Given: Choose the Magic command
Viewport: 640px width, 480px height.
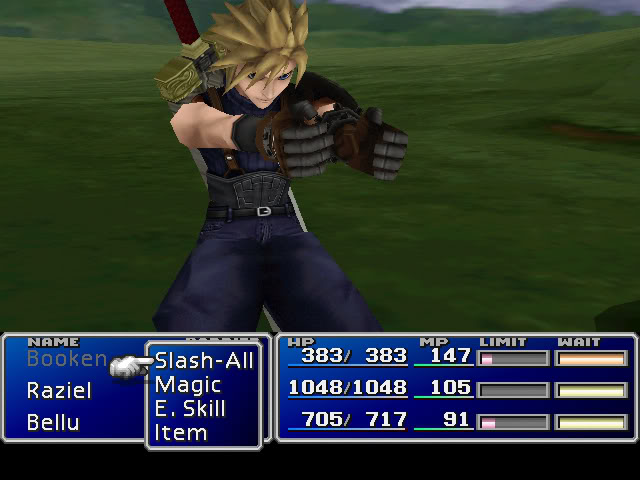Looking at the screenshot, I should (188, 385).
